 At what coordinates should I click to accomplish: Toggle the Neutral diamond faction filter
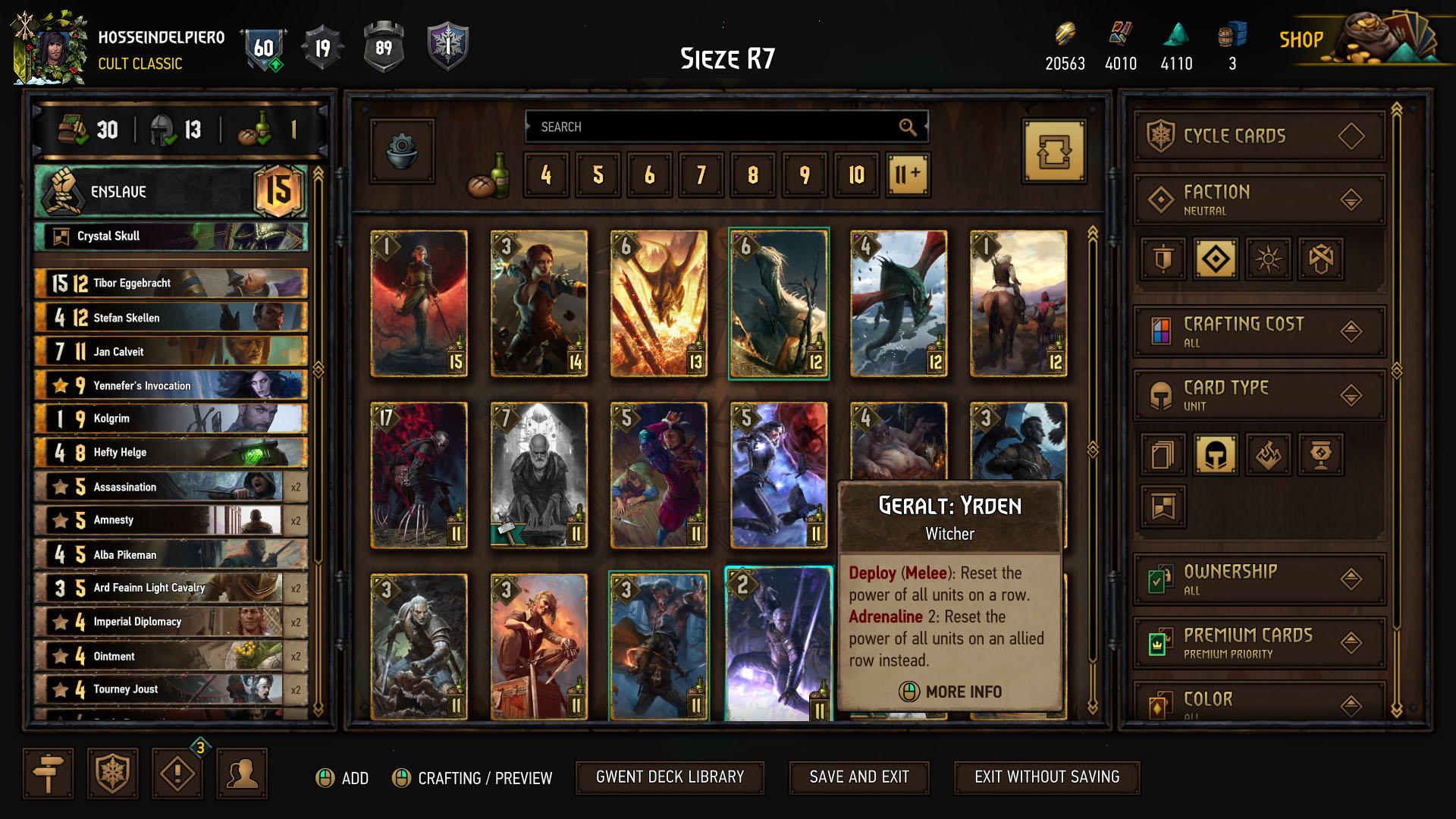coord(1216,259)
